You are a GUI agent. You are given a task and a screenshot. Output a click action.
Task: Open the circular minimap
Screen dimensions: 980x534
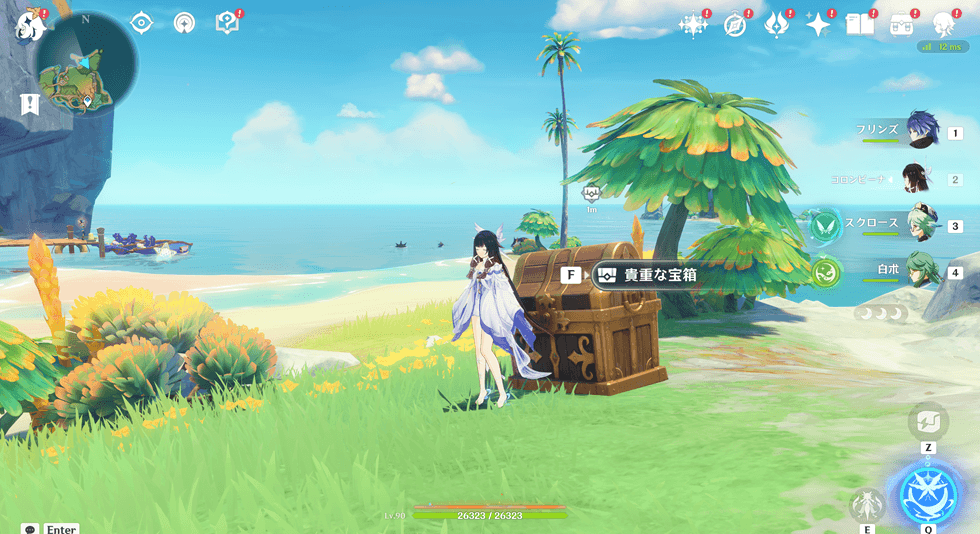click(85, 64)
